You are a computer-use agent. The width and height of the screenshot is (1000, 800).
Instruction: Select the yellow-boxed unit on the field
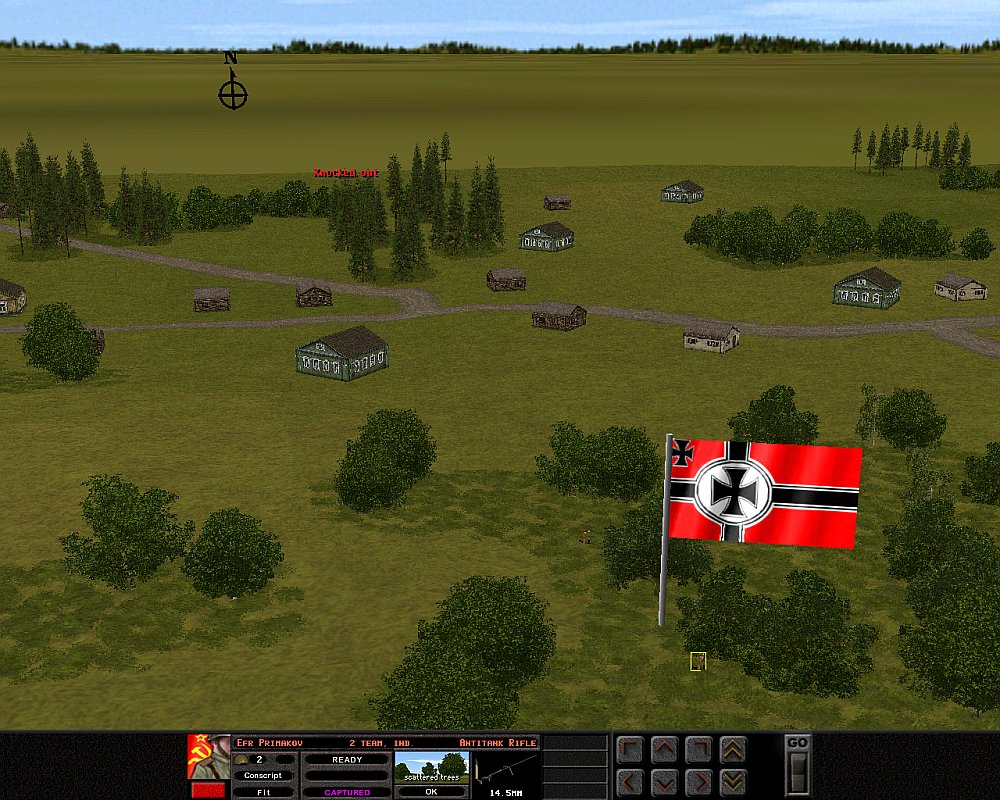tap(698, 661)
